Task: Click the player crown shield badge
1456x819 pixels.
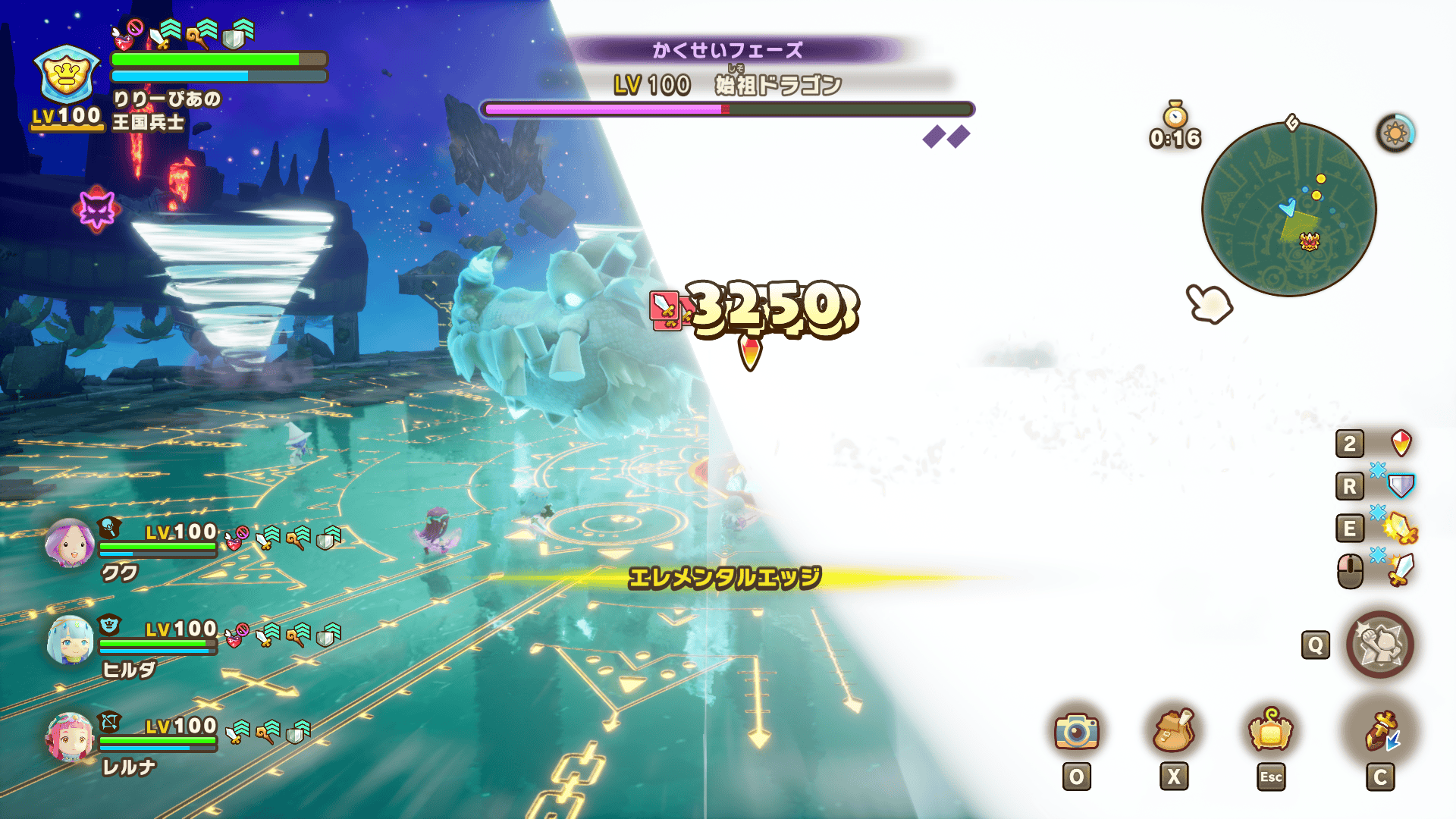Action: click(x=67, y=75)
